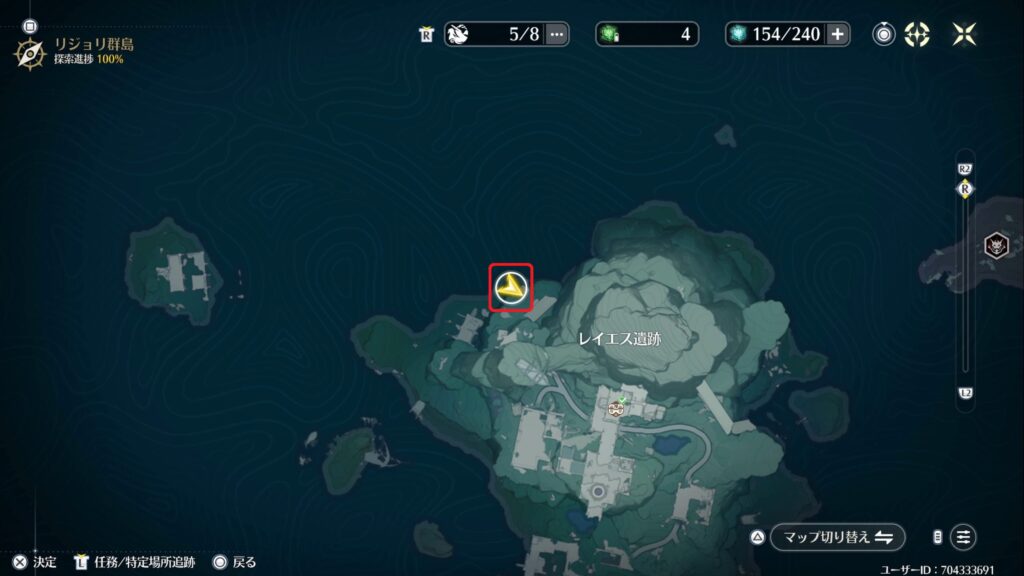Open the map filter settings icon

click(963, 536)
